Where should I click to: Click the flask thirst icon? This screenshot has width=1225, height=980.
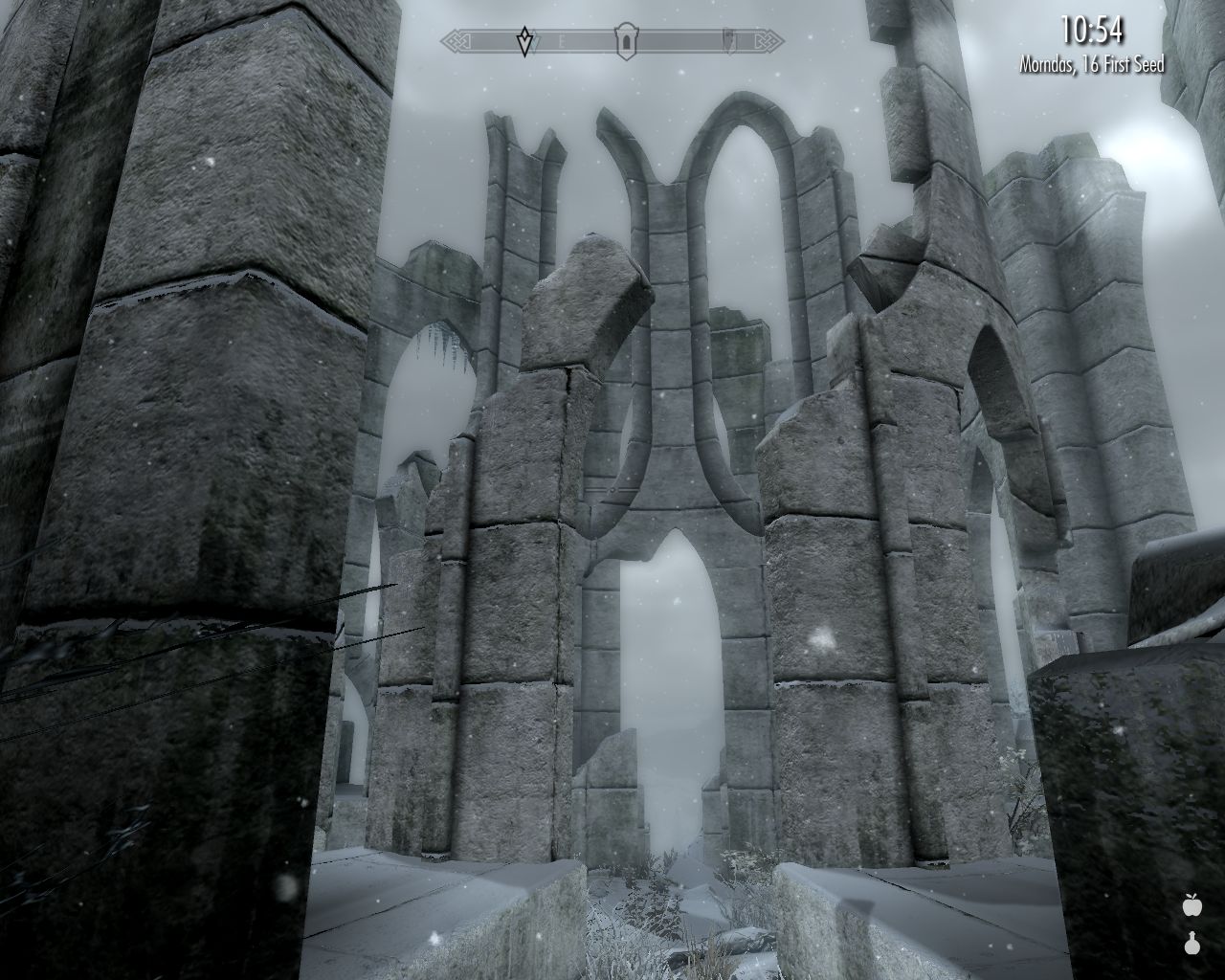tap(1192, 944)
